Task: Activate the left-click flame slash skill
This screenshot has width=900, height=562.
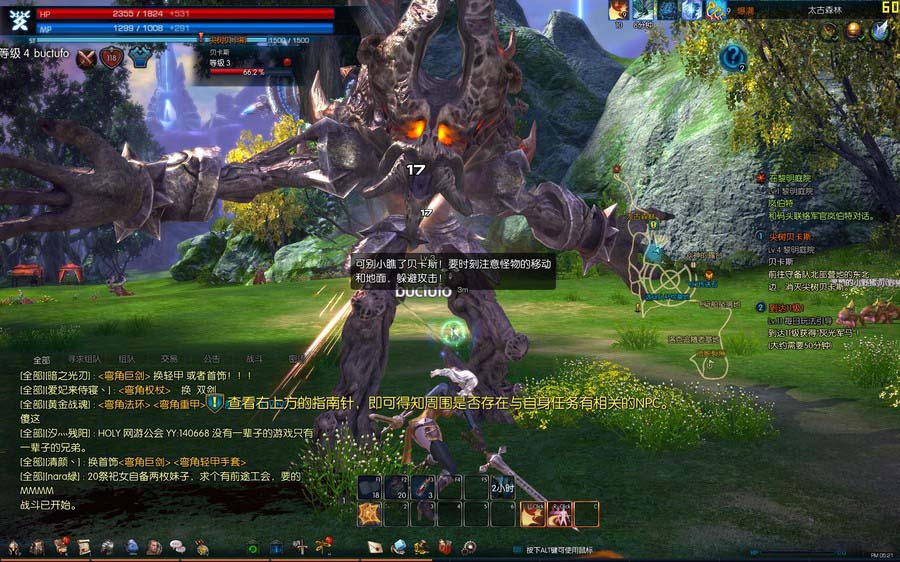Action: coord(531,514)
